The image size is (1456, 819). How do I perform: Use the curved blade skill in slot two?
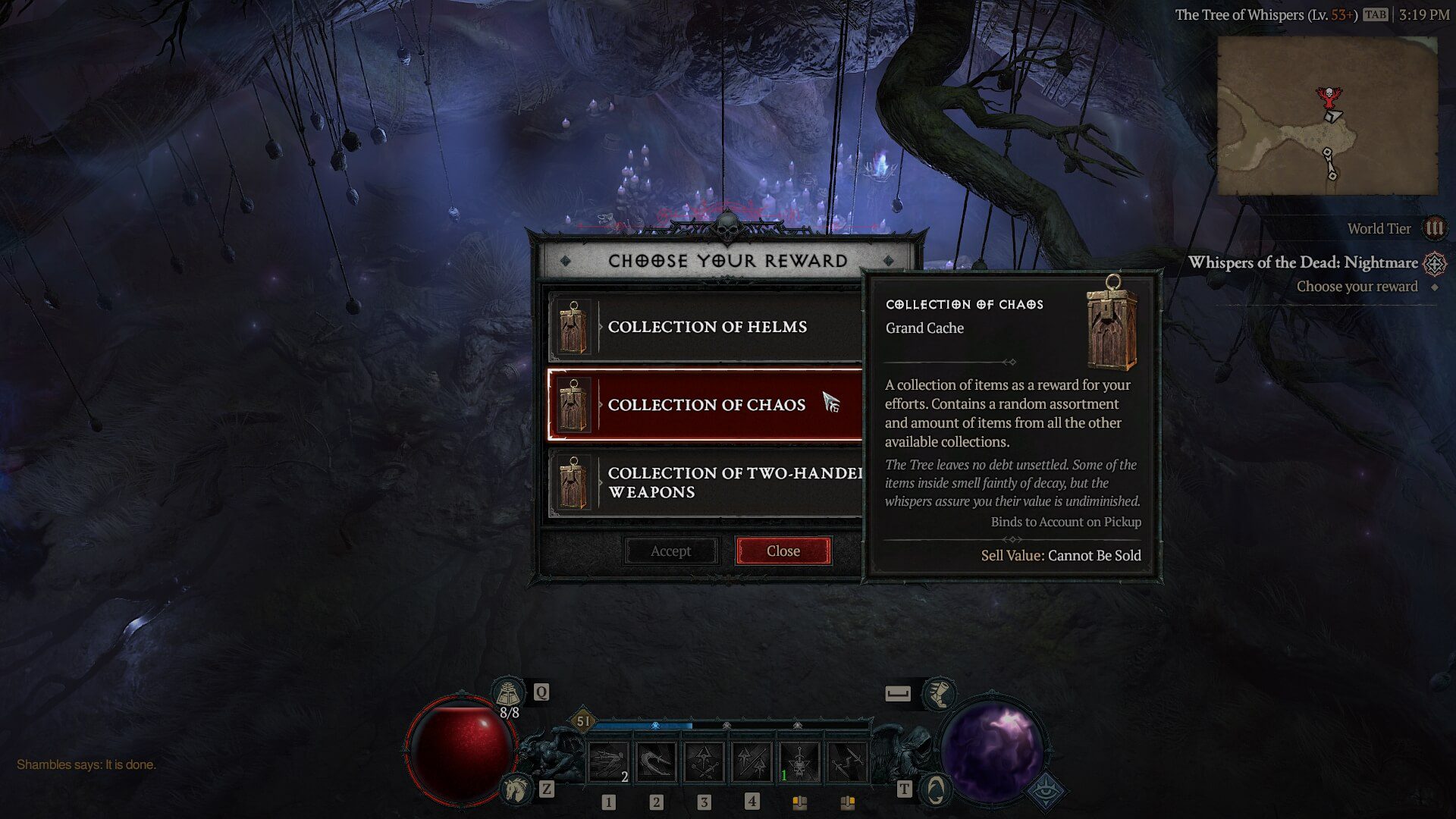click(x=657, y=762)
